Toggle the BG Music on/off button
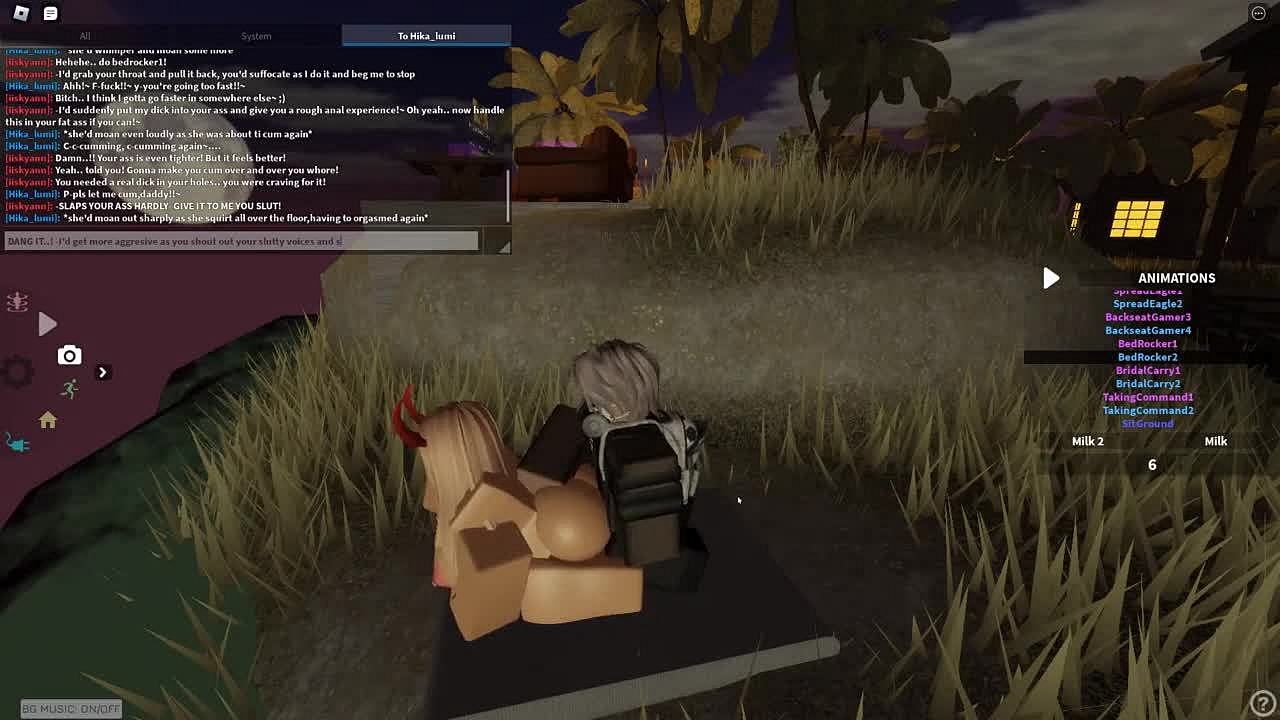This screenshot has height=720, width=1280. pyautogui.click(x=71, y=709)
